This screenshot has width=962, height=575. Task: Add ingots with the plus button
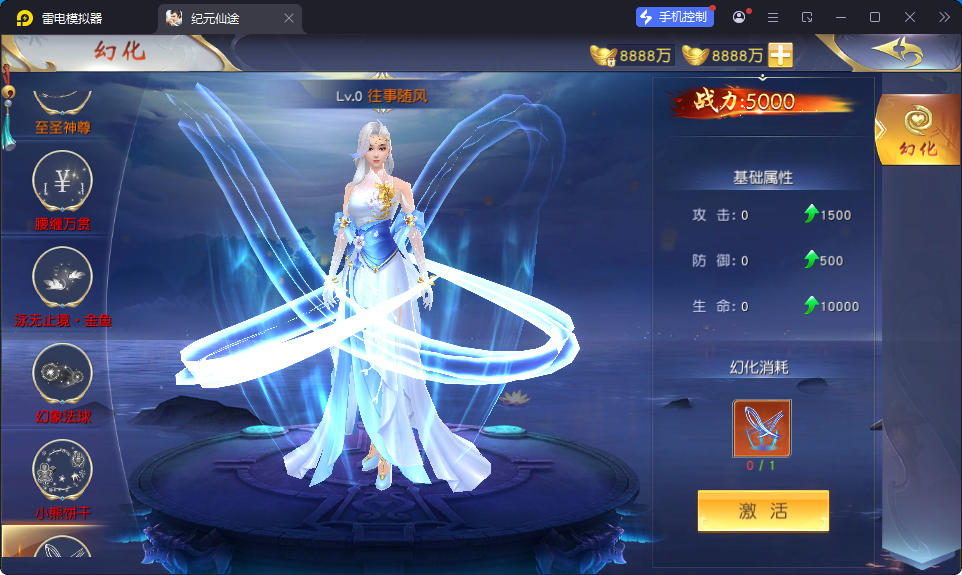pyautogui.click(x=780, y=55)
